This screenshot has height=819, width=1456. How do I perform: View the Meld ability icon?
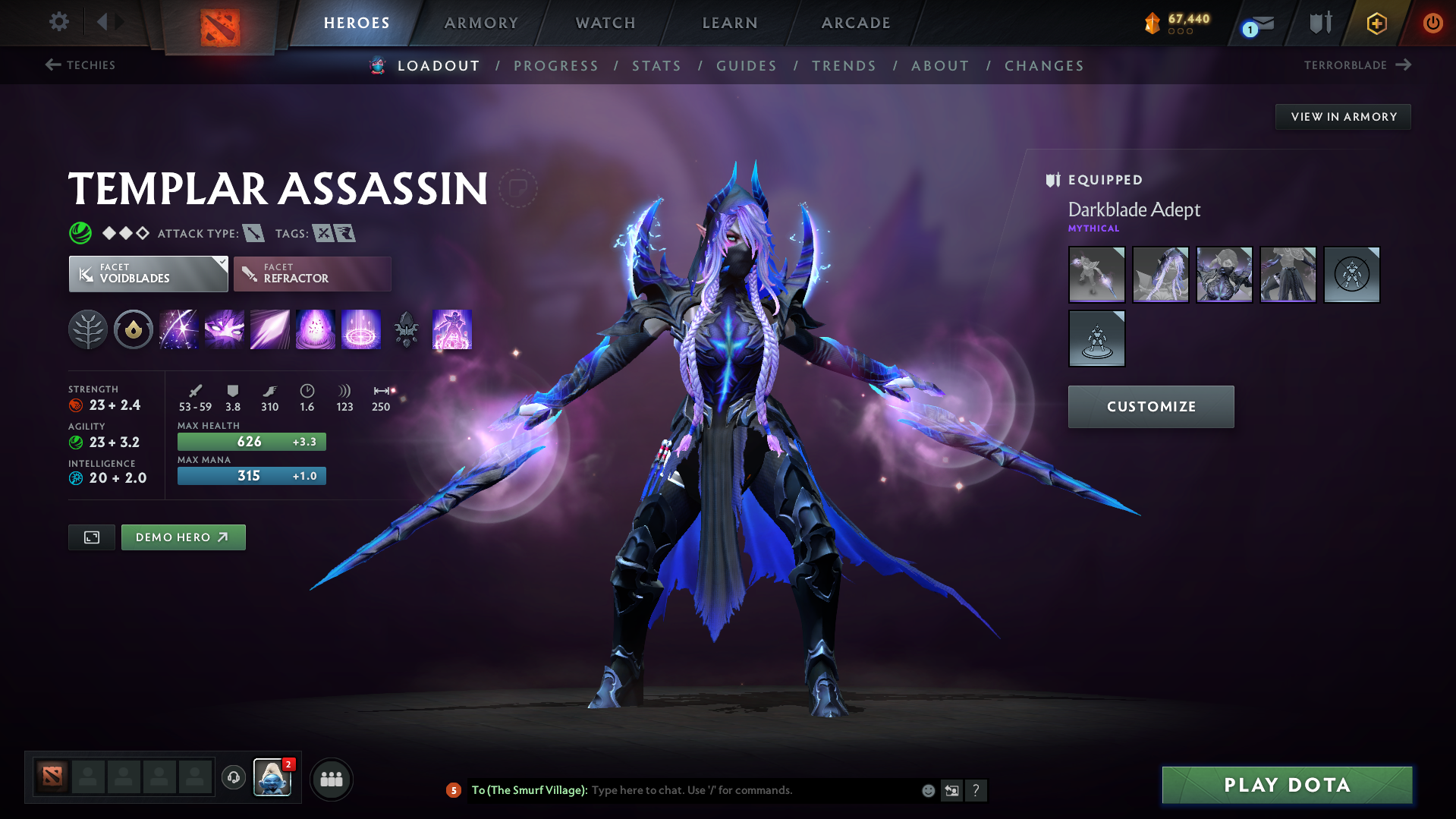click(x=225, y=329)
